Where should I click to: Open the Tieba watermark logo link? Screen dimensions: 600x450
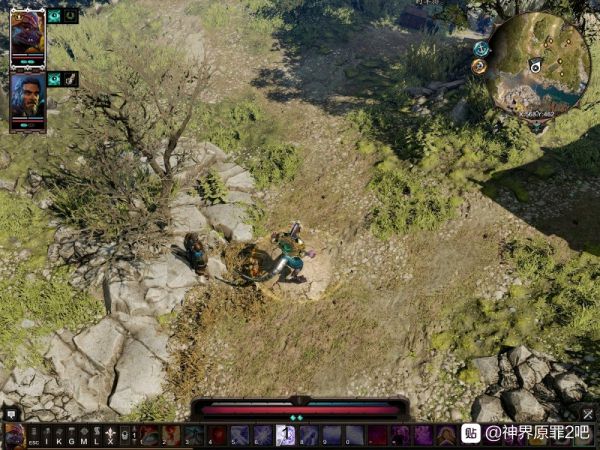point(470,433)
